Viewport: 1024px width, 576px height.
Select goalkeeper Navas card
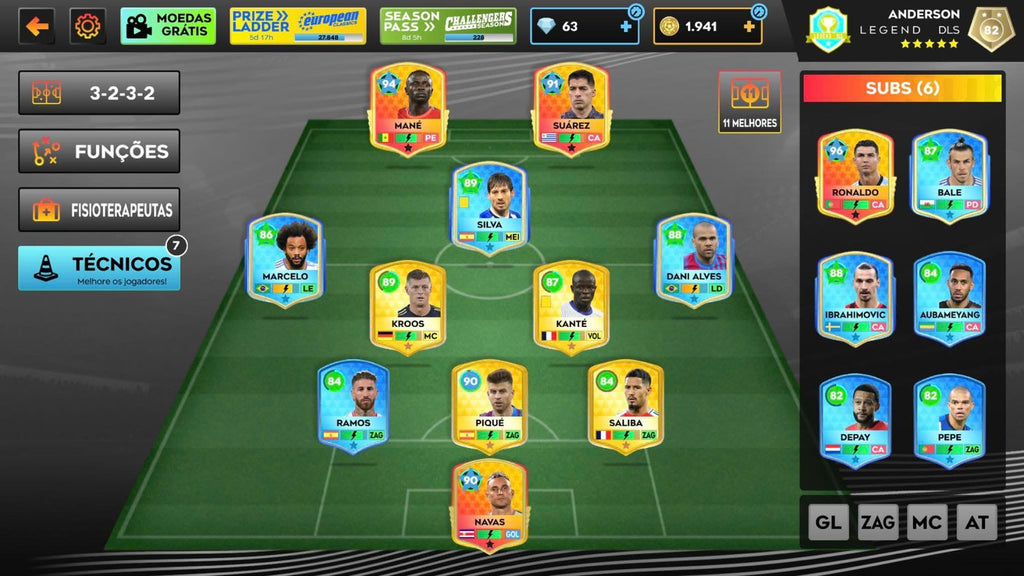pyautogui.click(x=489, y=505)
